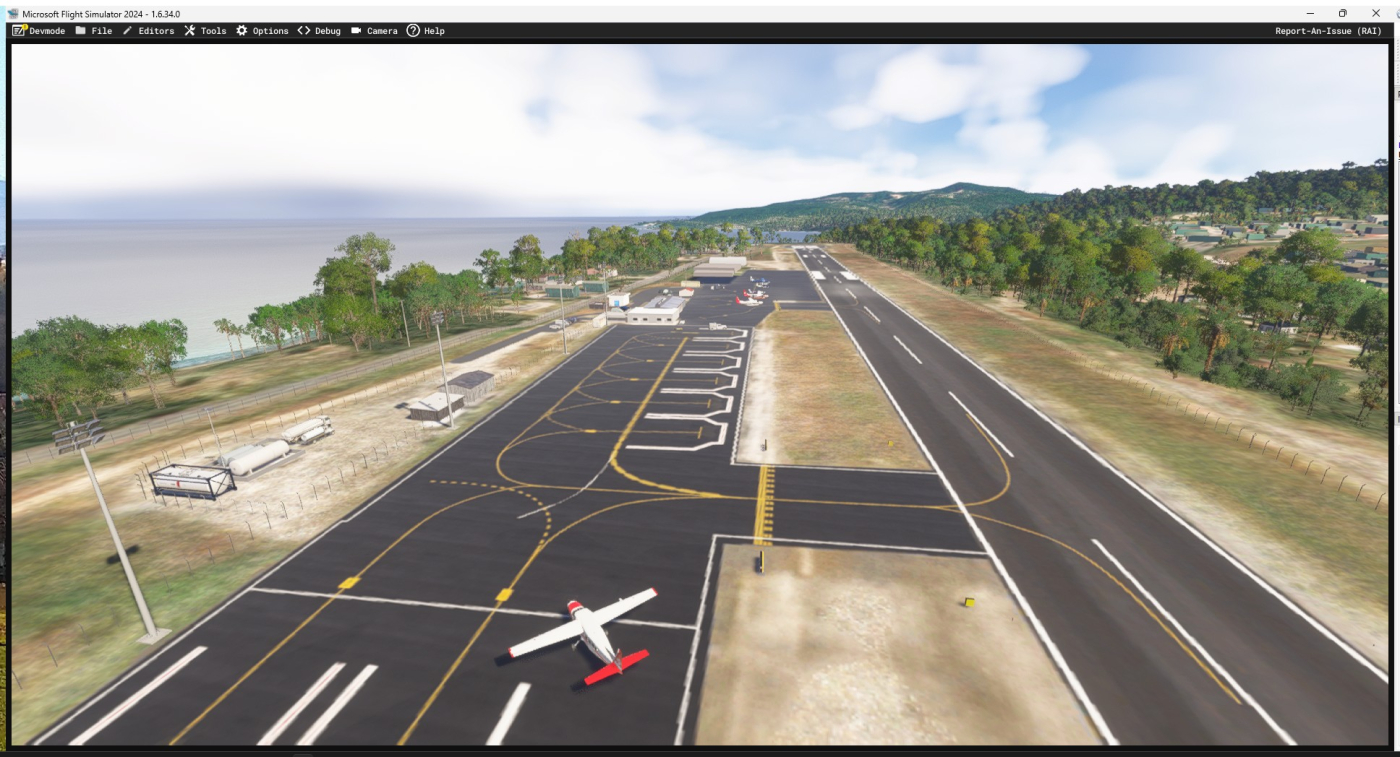Open the Debug menu
1400x757 pixels.
pyautogui.click(x=319, y=31)
